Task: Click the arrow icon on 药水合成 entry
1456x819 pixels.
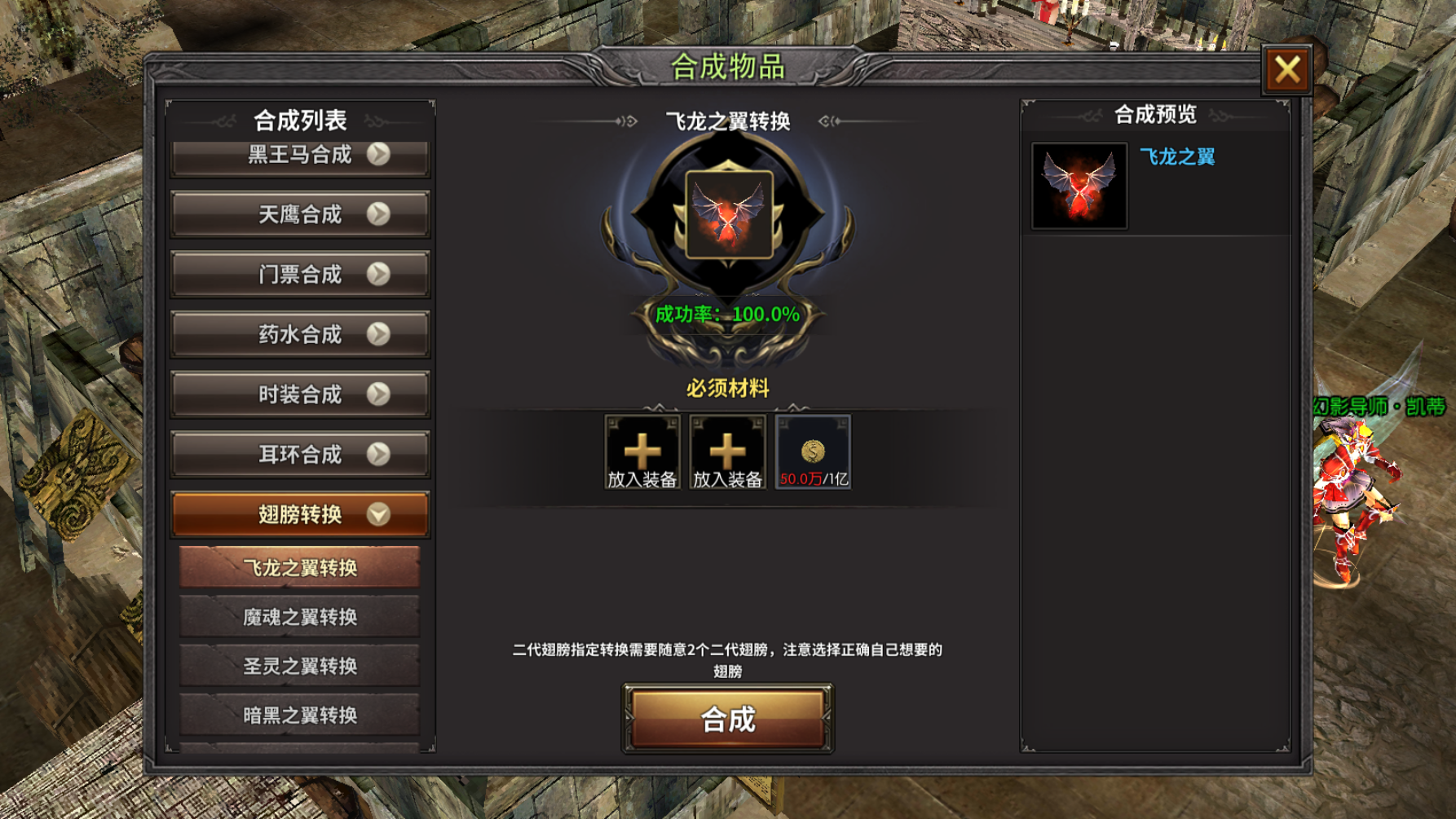Action: (x=377, y=334)
